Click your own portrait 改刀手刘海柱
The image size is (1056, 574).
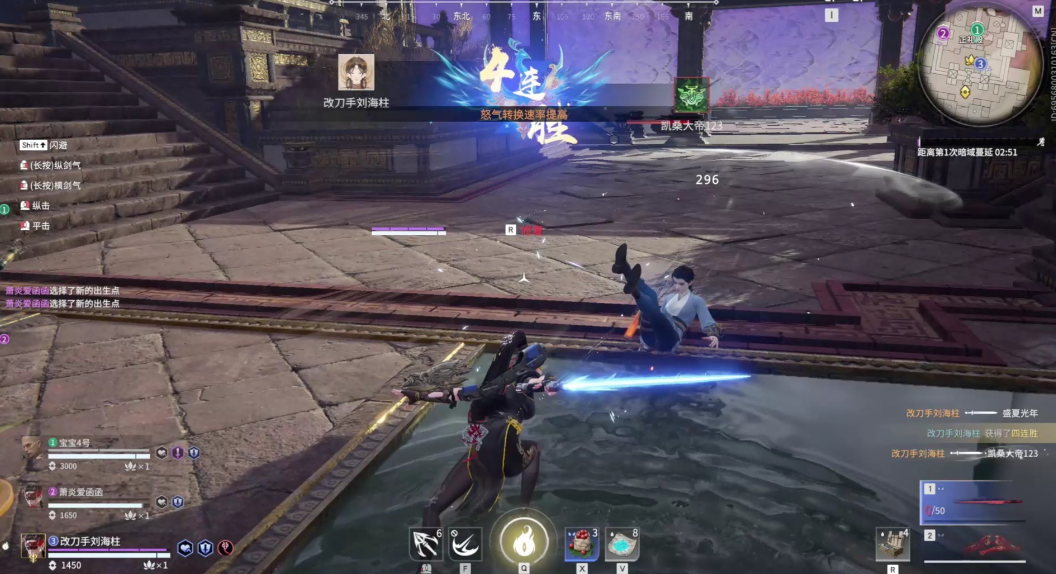pyautogui.click(x=33, y=545)
